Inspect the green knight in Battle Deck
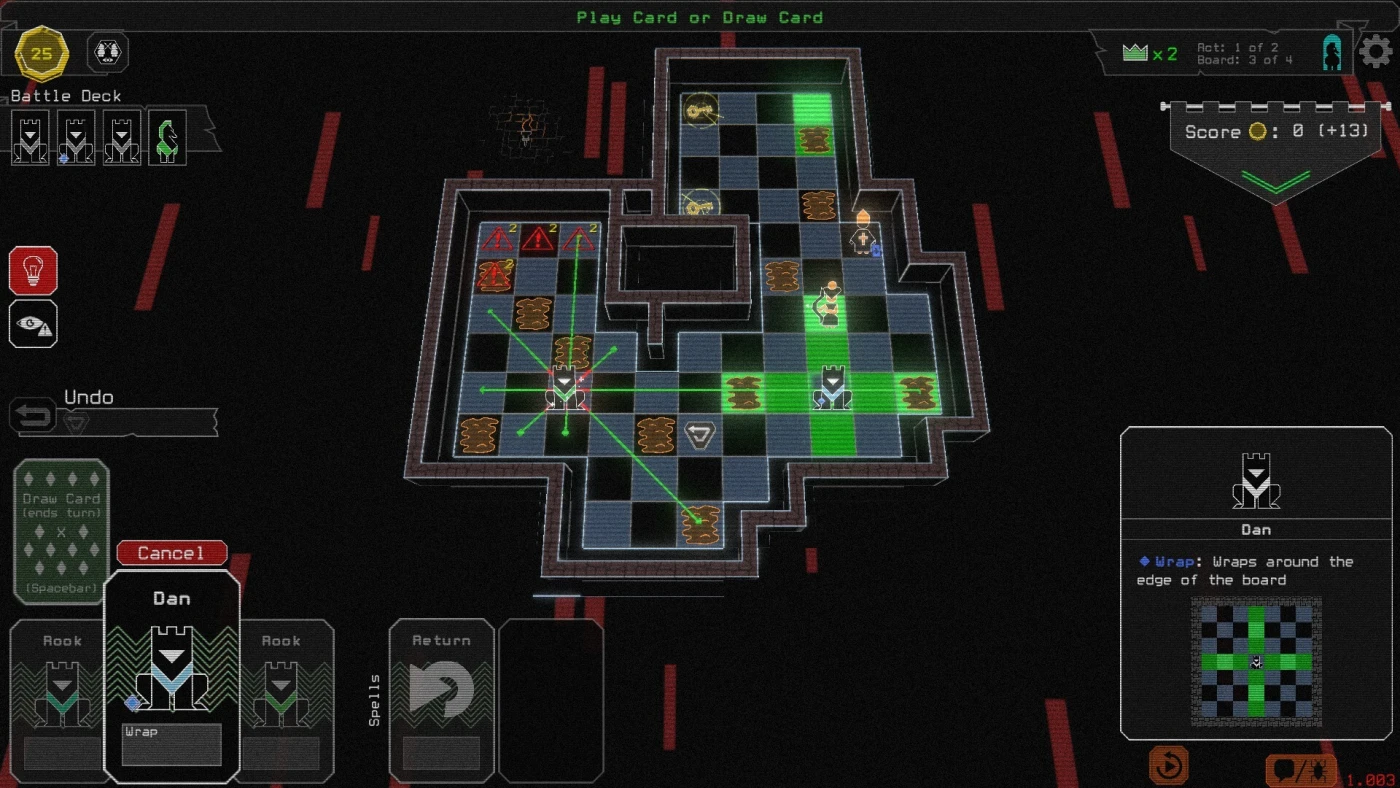Viewport: 1400px width, 788px height. (x=168, y=138)
